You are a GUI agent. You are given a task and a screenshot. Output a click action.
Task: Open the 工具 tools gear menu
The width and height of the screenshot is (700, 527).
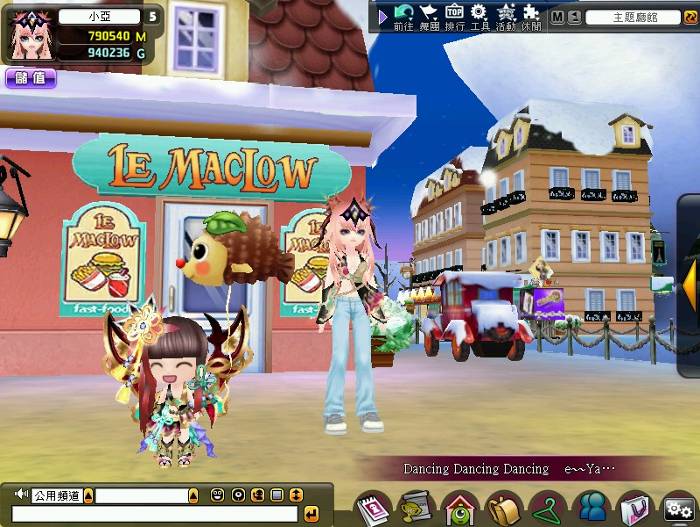pos(479,16)
